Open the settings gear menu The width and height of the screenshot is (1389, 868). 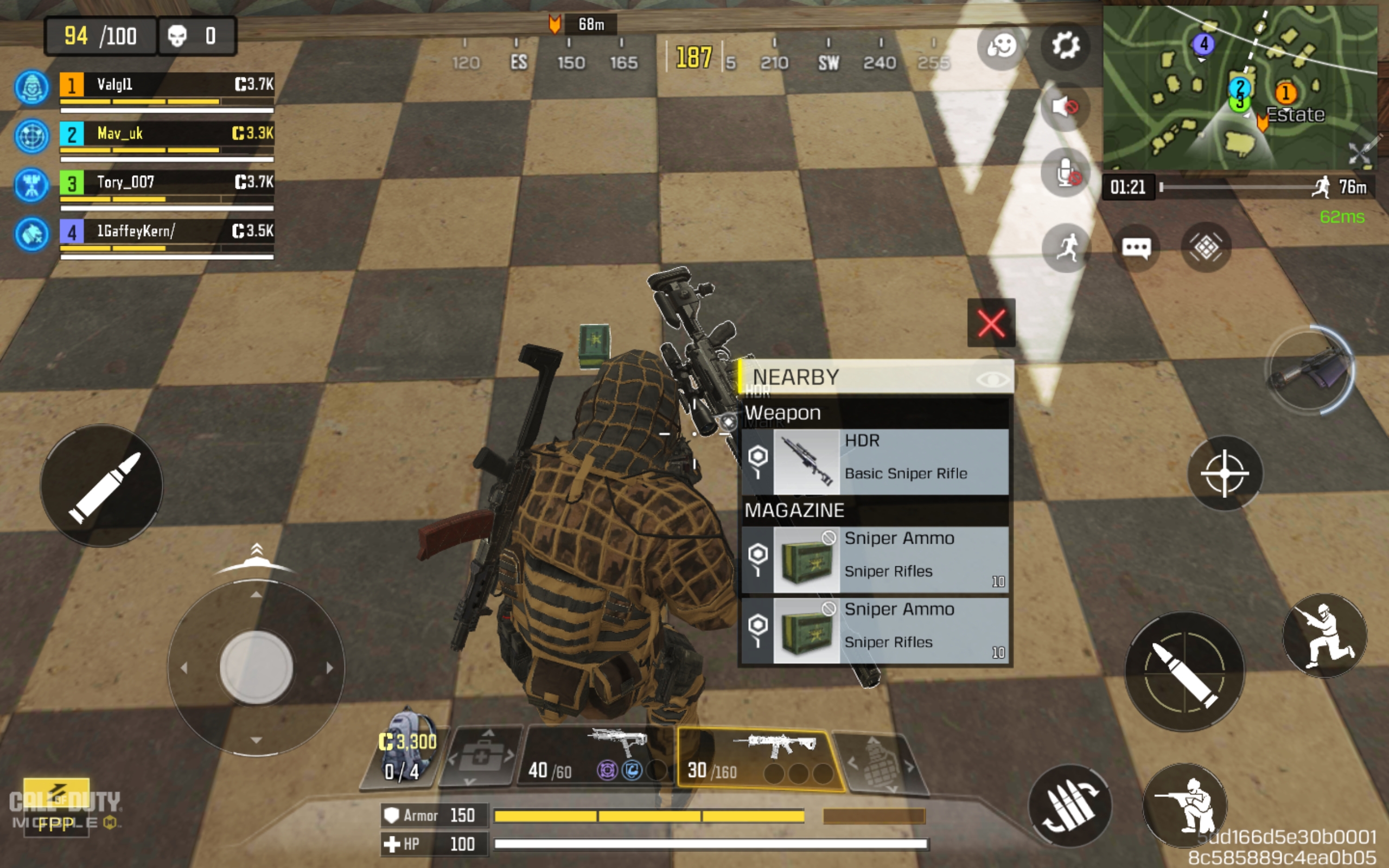click(1065, 46)
